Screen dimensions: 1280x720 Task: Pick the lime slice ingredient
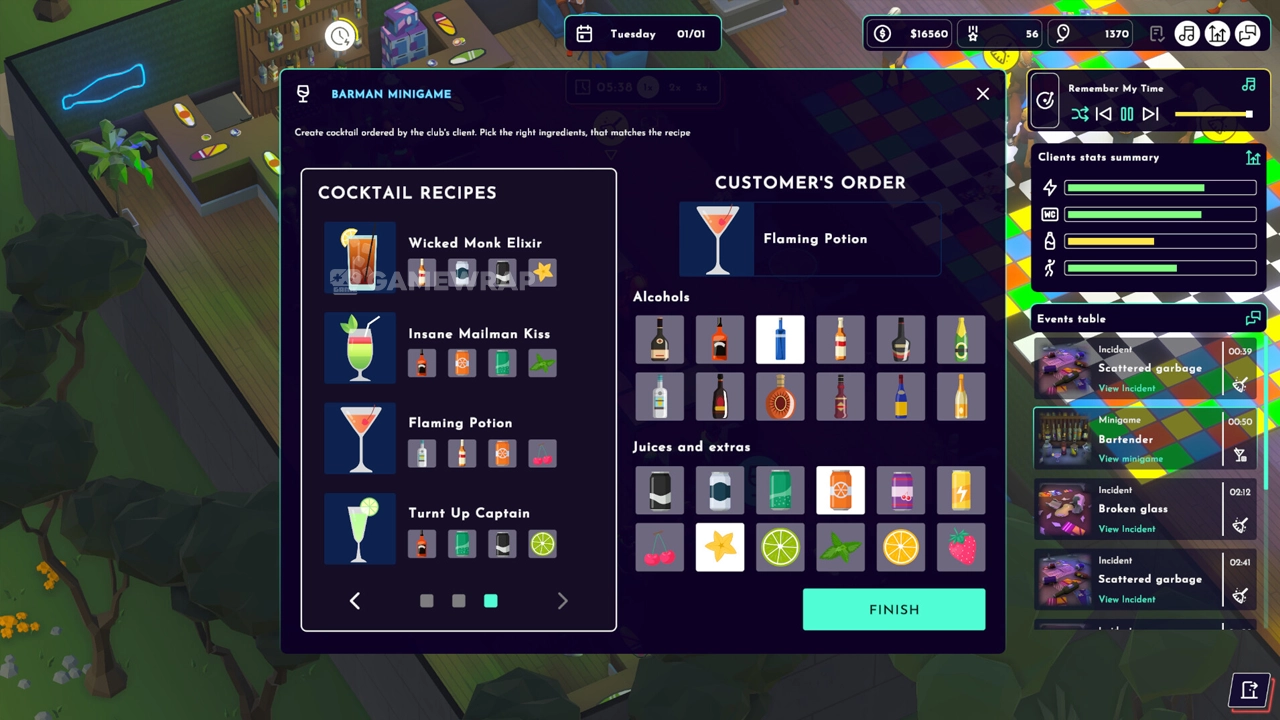pos(780,548)
